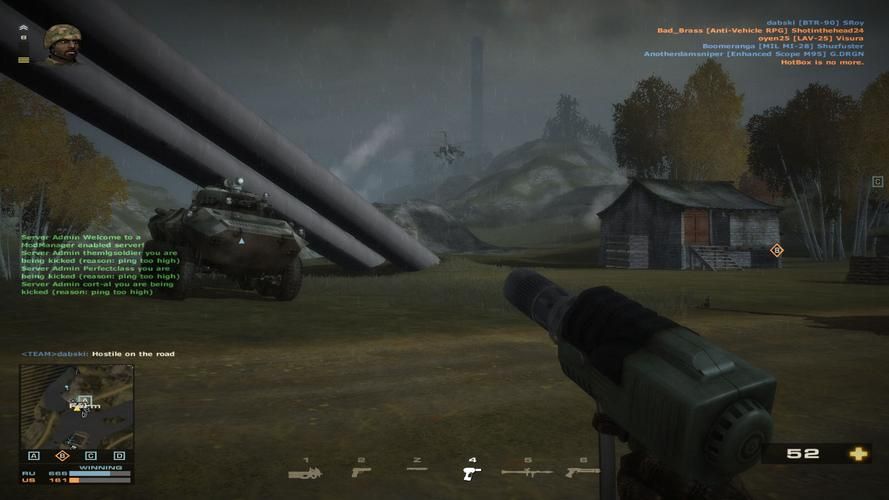The width and height of the screenshot is (889, 500).
Task: Select the active slot 4 power tool
Action: tap(472, 472)
